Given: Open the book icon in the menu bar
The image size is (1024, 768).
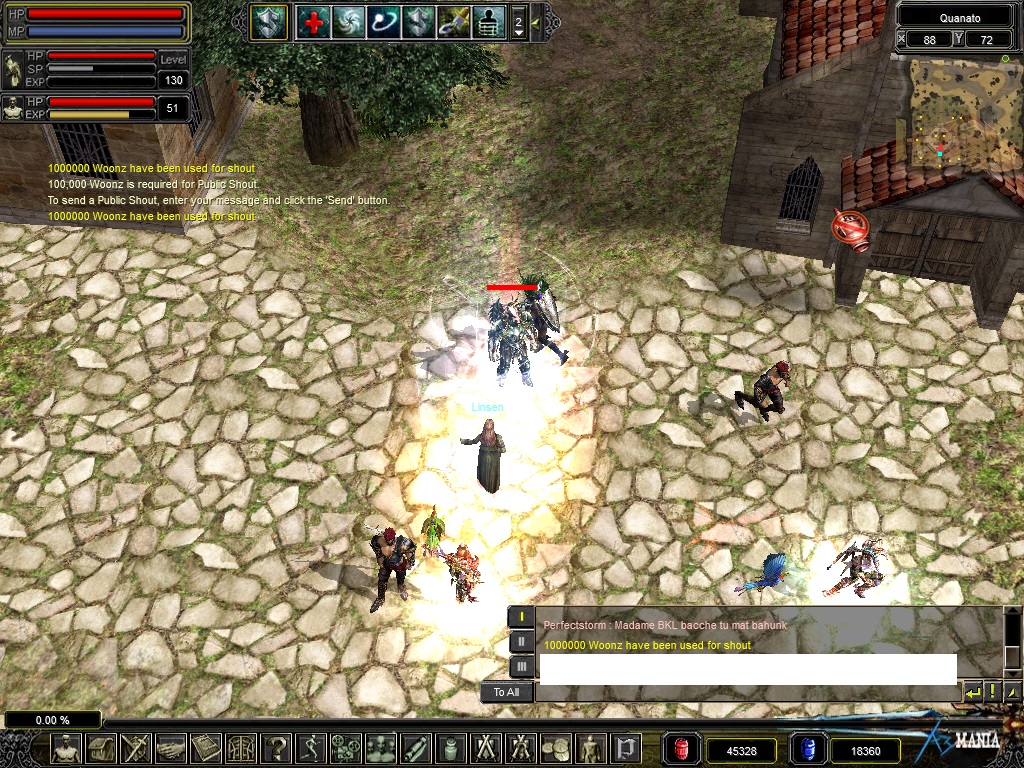Looking at the screenshot, I should [206, 748].
